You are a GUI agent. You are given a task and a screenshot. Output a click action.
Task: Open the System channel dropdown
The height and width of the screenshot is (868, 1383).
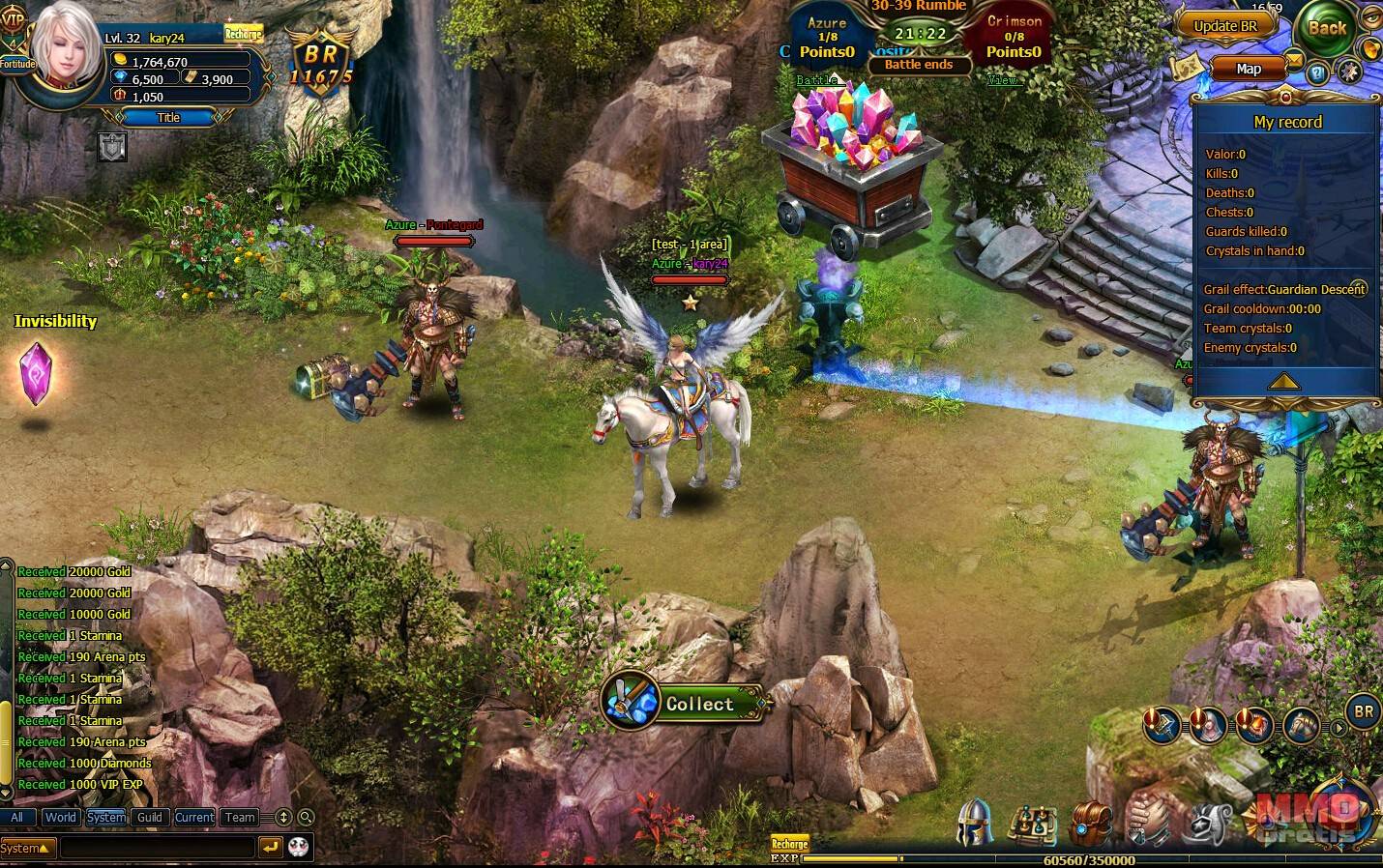[27, 848]
